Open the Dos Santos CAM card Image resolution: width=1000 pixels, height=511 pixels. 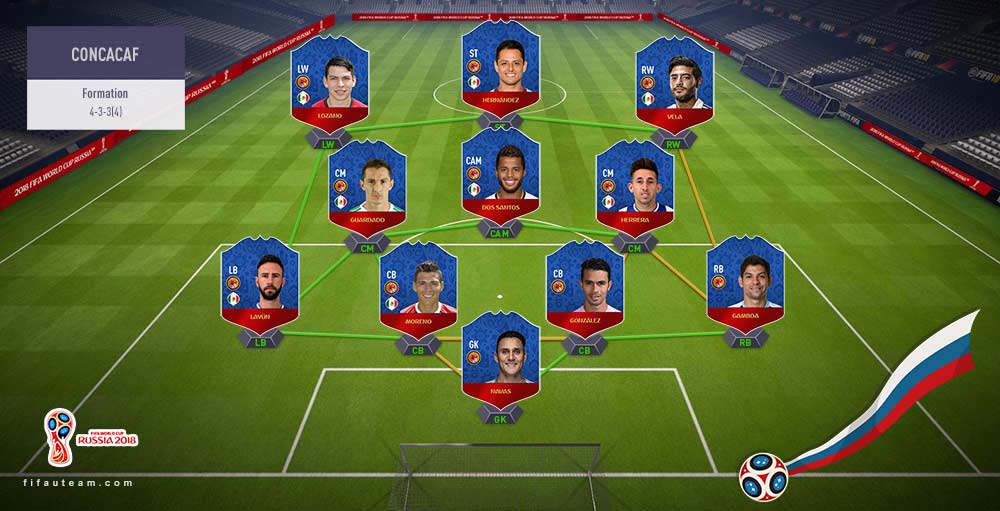500,175
